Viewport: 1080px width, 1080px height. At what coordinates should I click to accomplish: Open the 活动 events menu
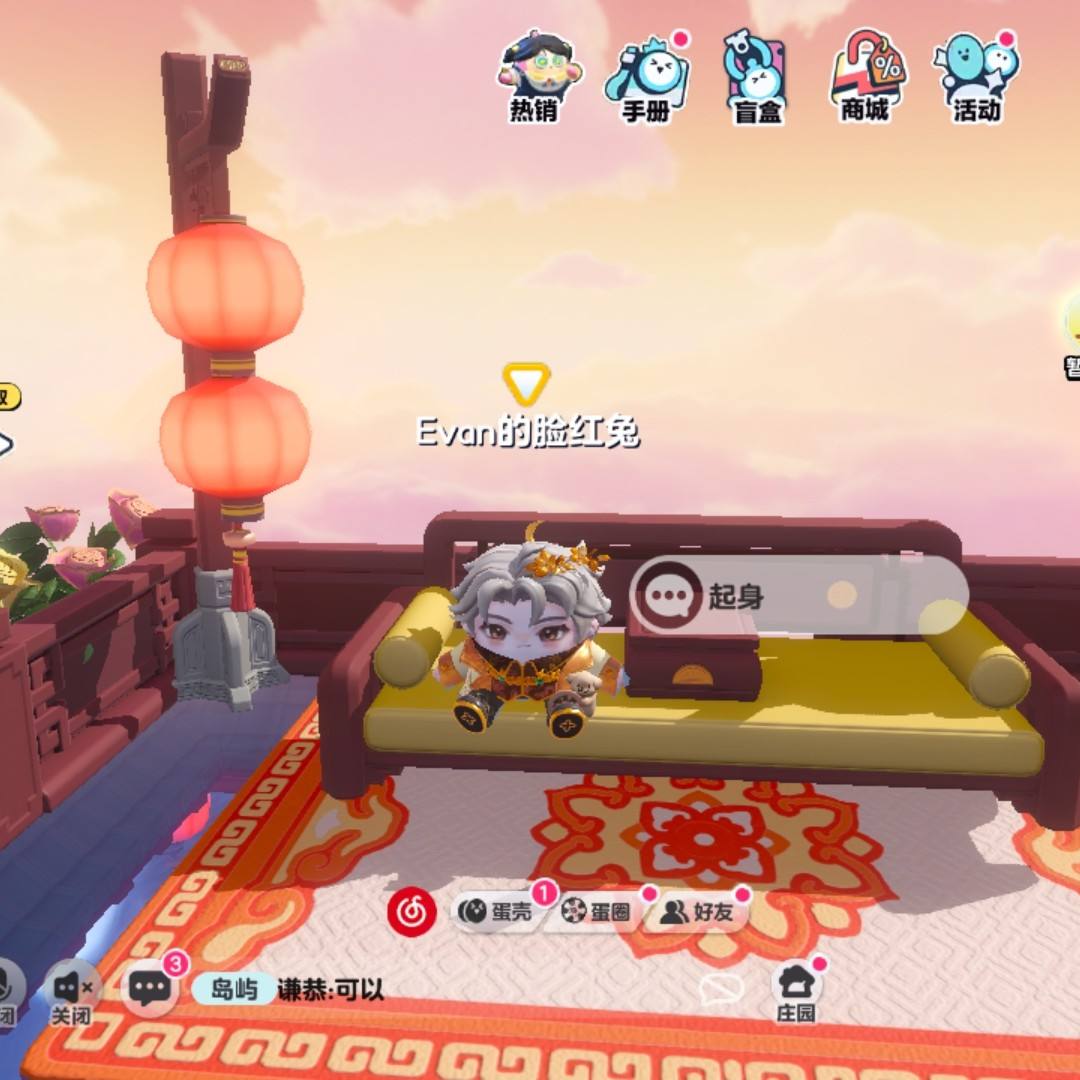[x=976, y=76]
